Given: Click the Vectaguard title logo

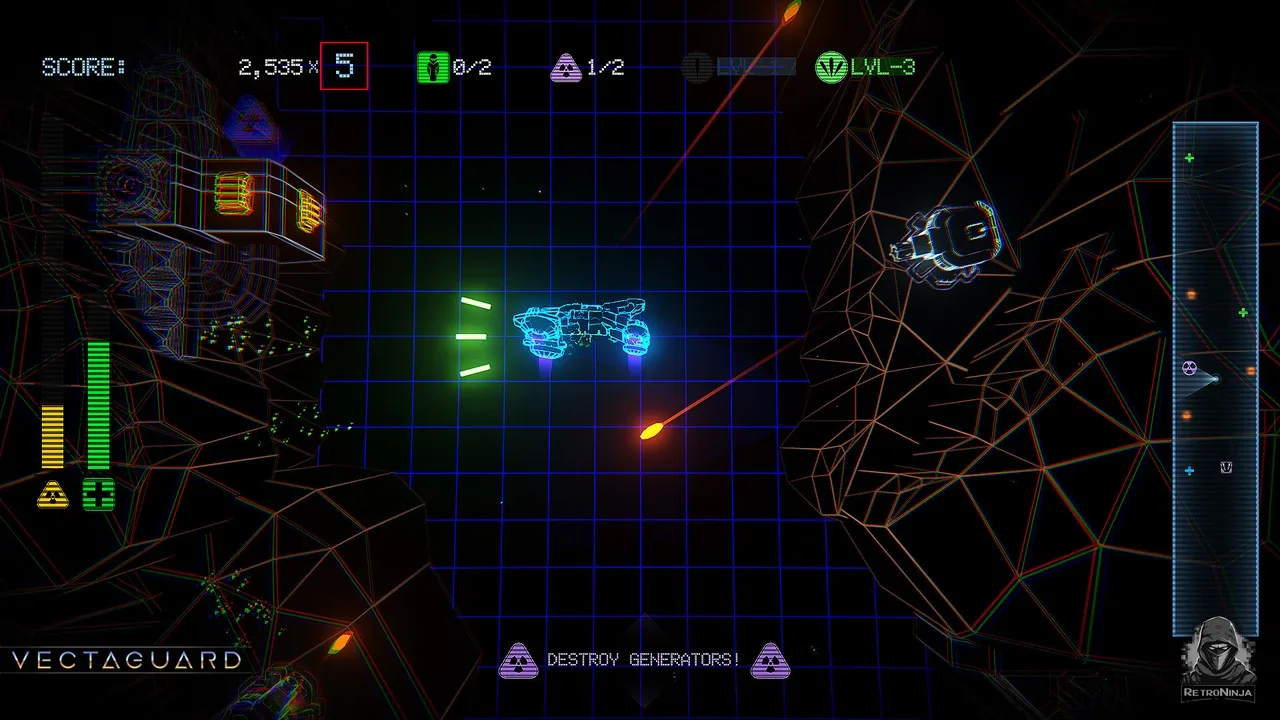Looking at the screenshot, I should pos(126,660).
